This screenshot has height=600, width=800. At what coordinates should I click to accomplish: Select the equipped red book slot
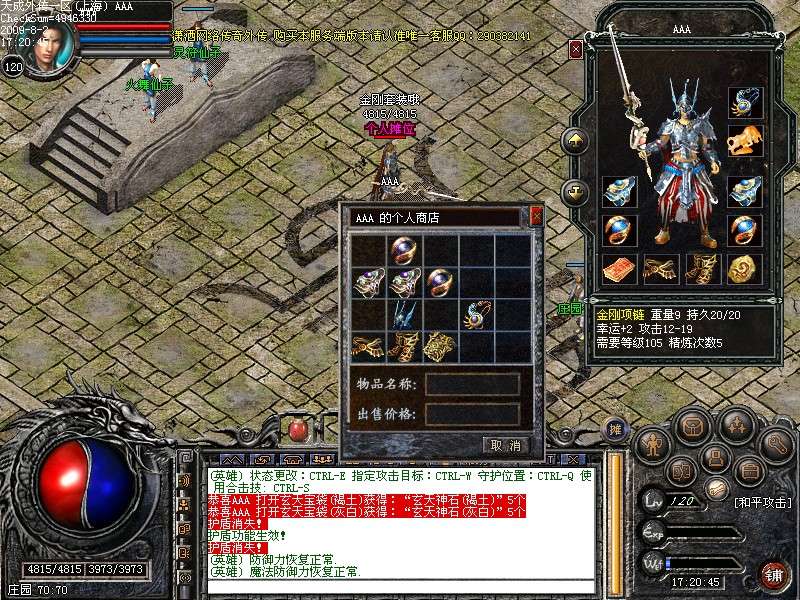[x=619, y=268]
